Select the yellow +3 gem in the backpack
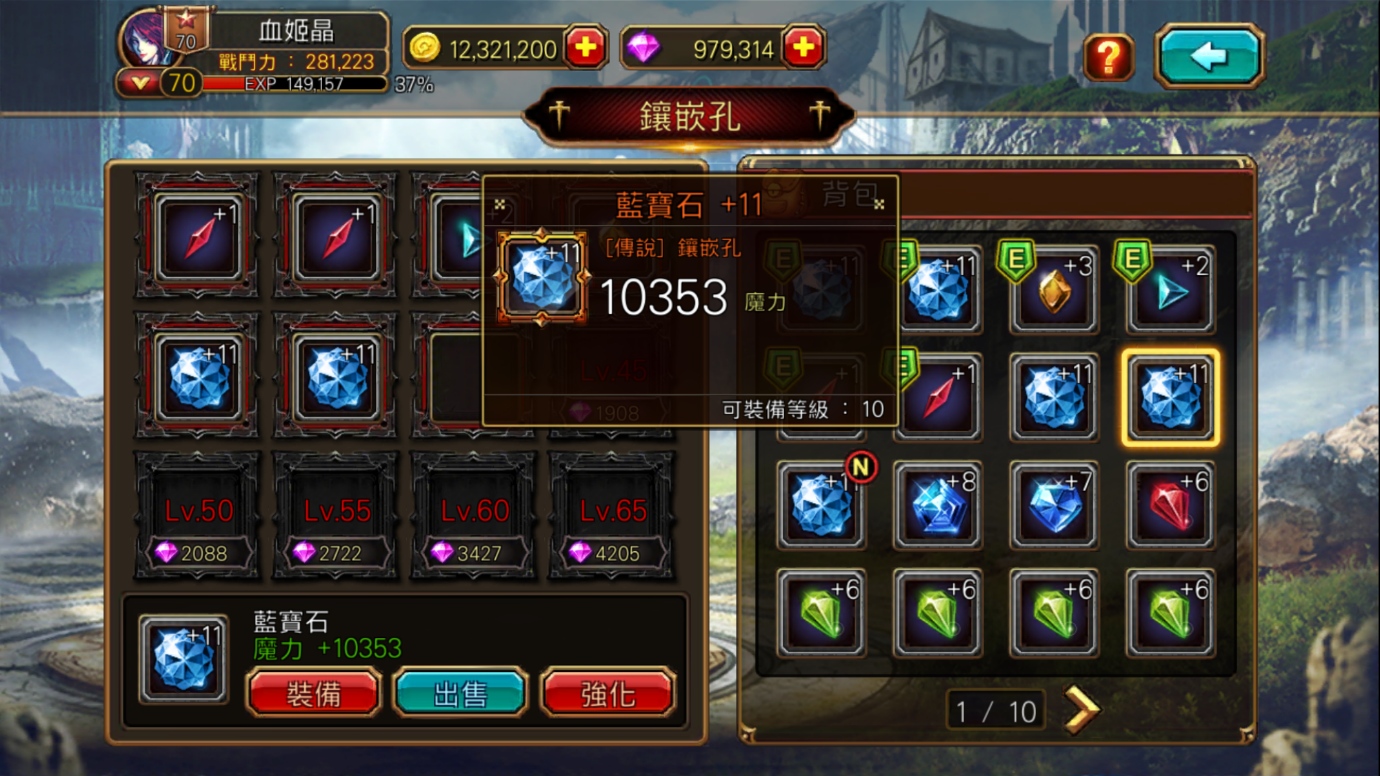The width and height of the screenshot is (1380, 776). click(1053, 290)
